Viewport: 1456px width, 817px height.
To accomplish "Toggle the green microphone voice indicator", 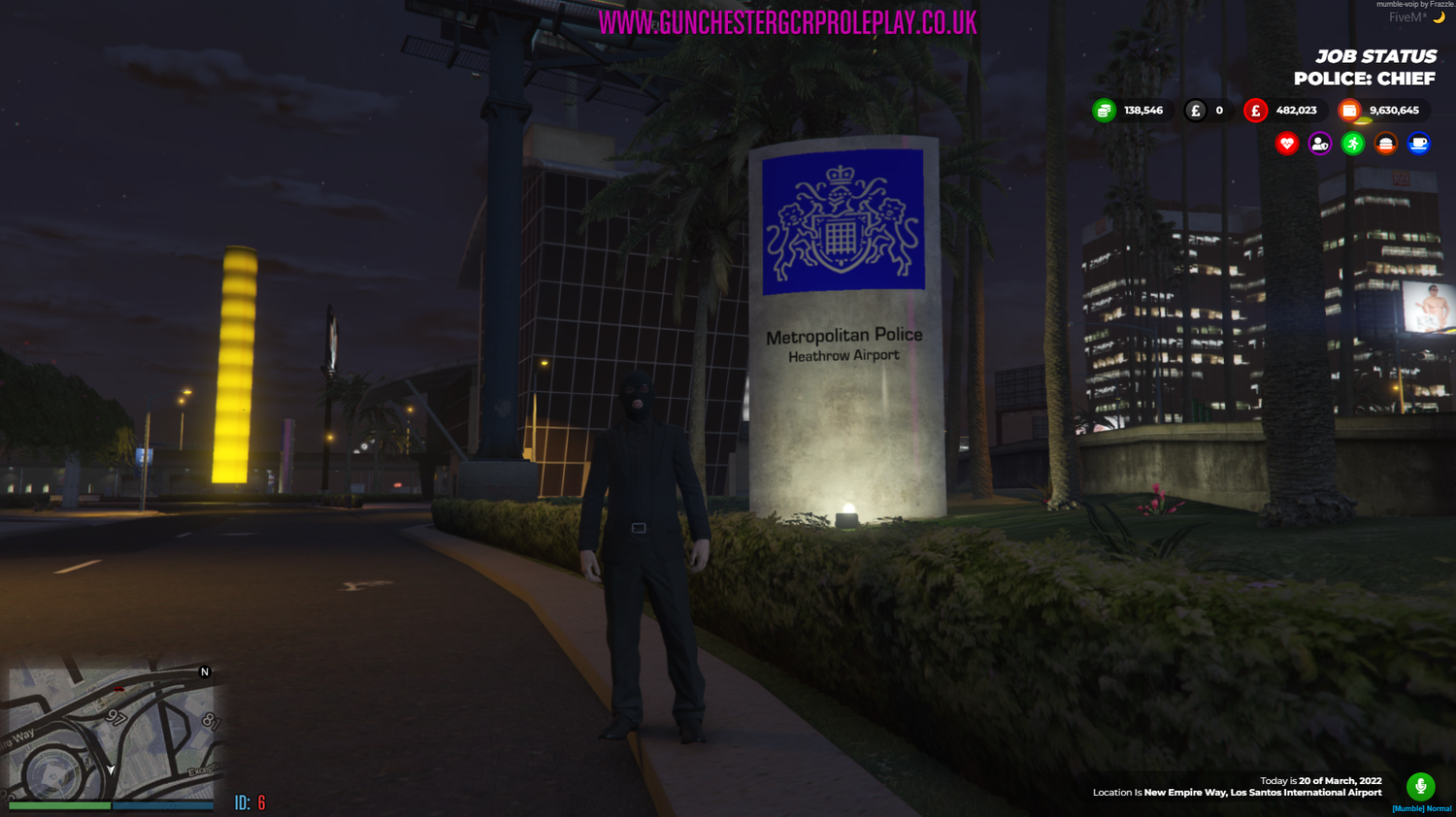I will click(1421, 786).
